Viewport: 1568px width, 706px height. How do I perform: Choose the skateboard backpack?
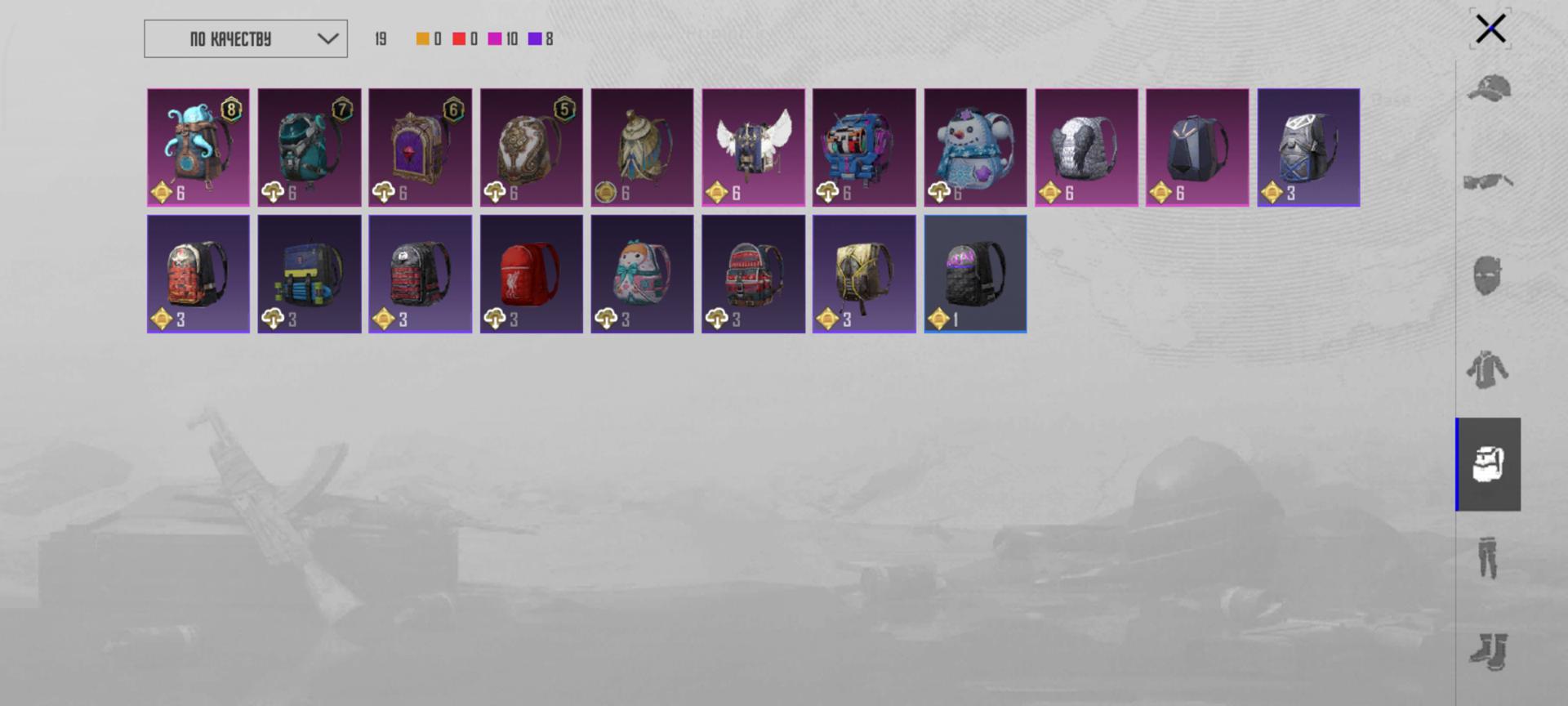click(x=310, y=274)
